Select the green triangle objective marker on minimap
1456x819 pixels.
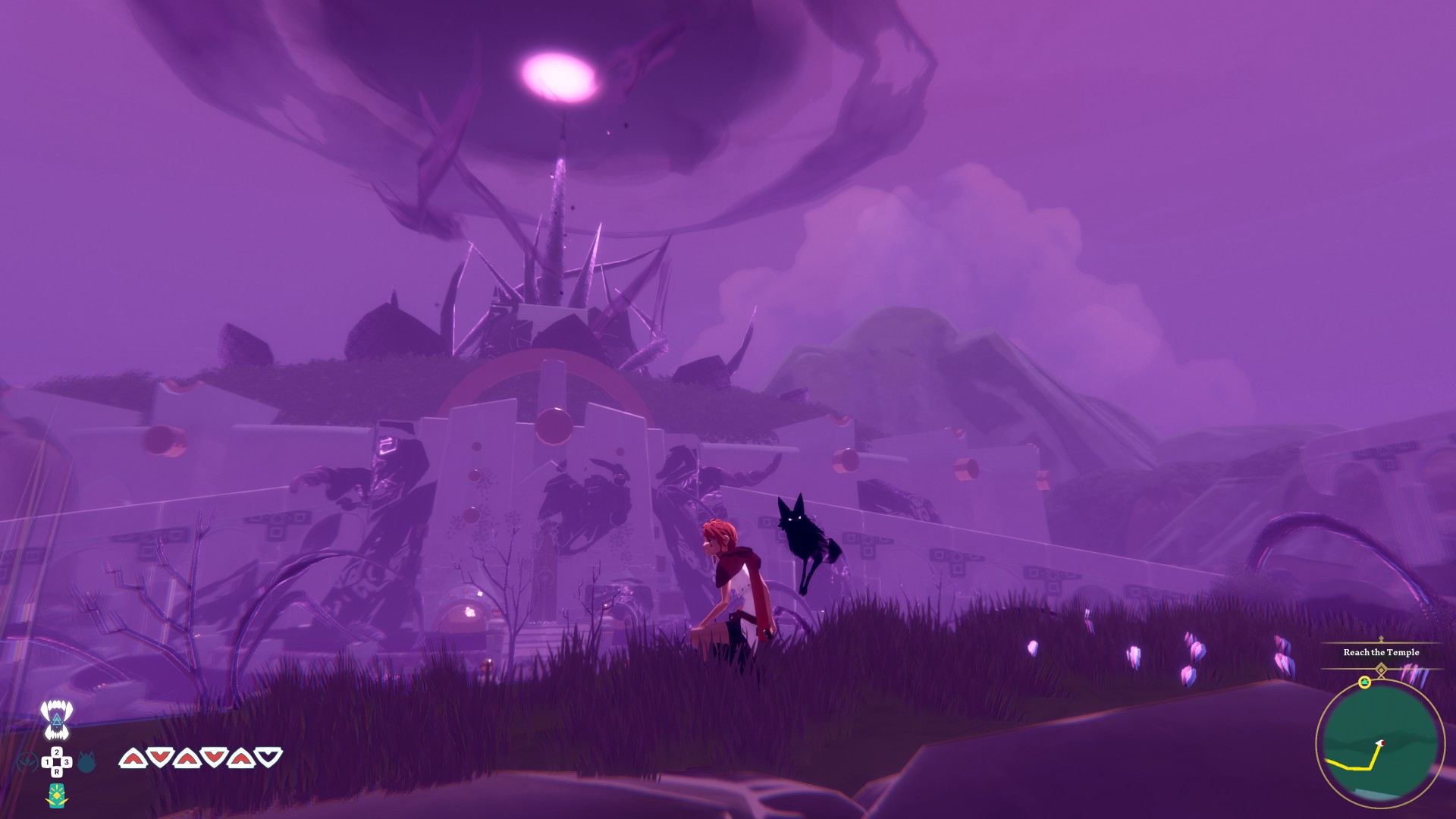tap(1364, 682)
